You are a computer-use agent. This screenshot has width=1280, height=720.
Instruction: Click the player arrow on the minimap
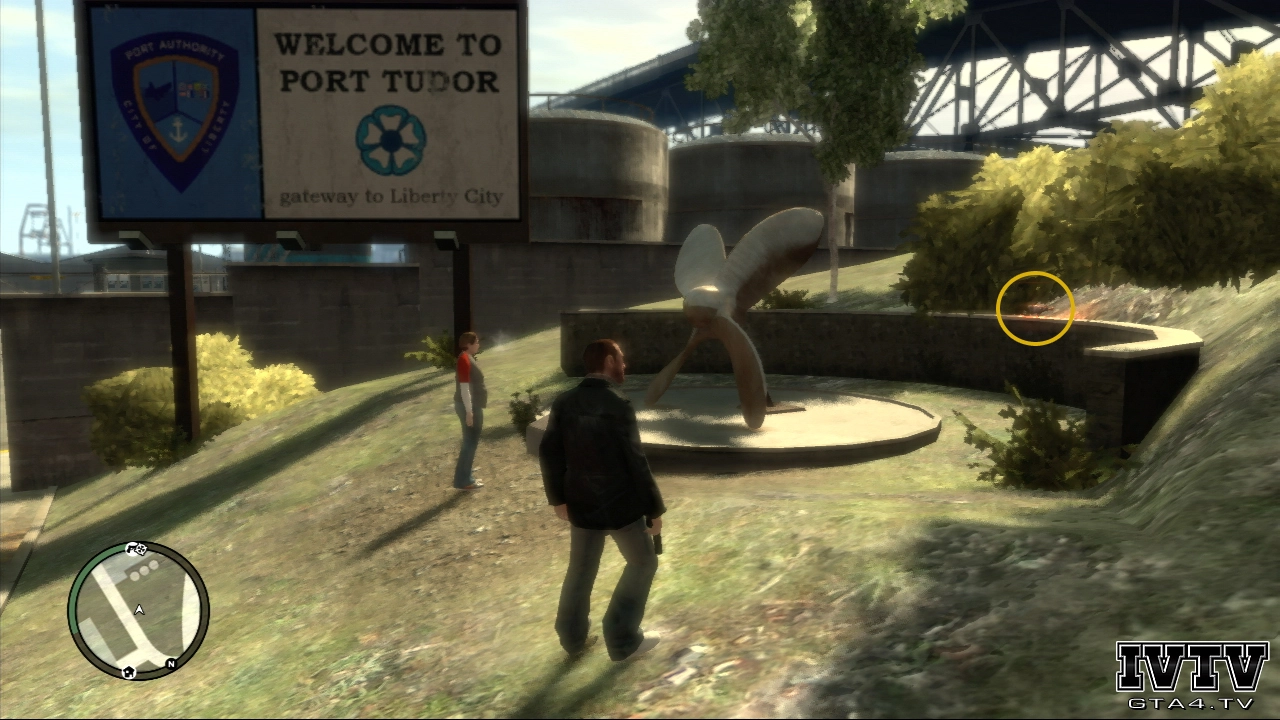[139, 609]
